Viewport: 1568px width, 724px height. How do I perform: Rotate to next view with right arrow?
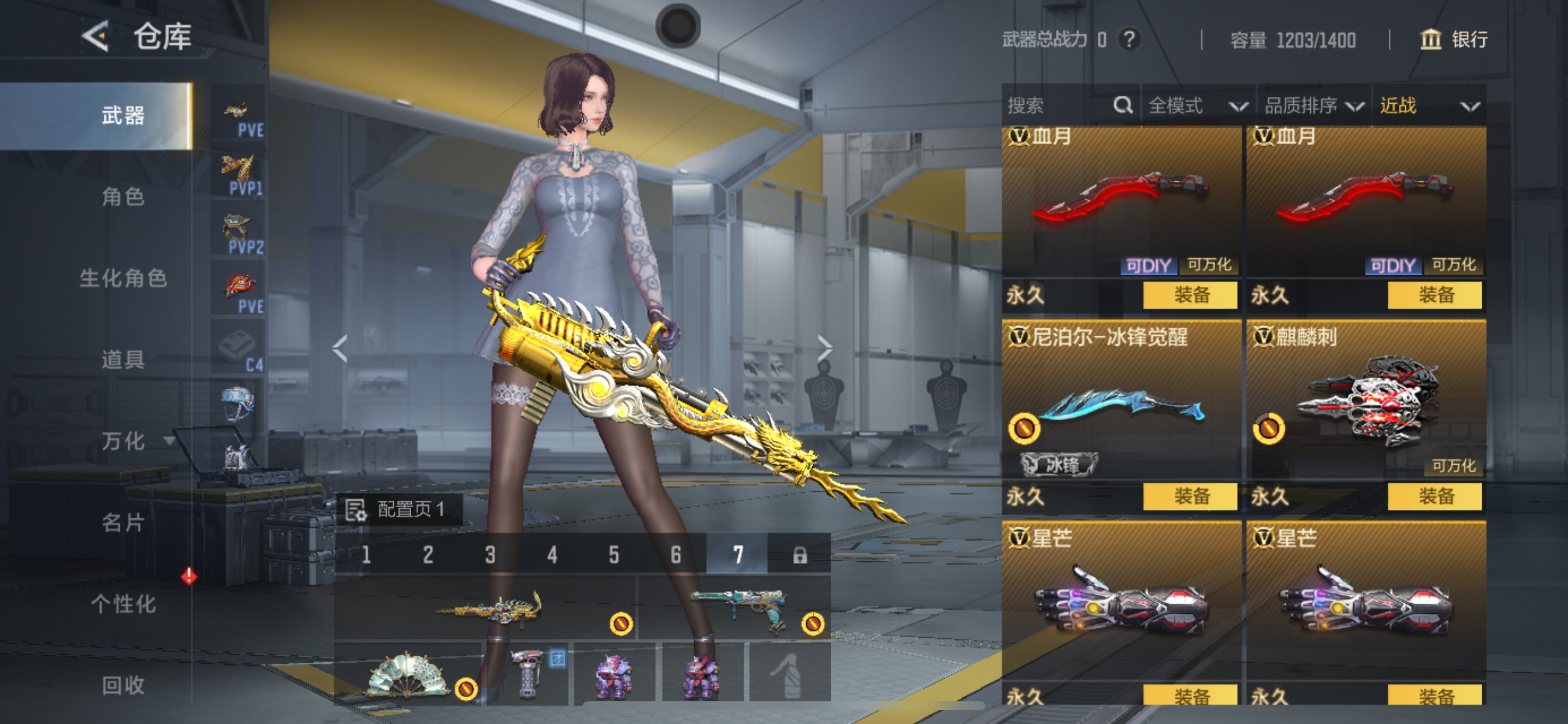[825, 349]
